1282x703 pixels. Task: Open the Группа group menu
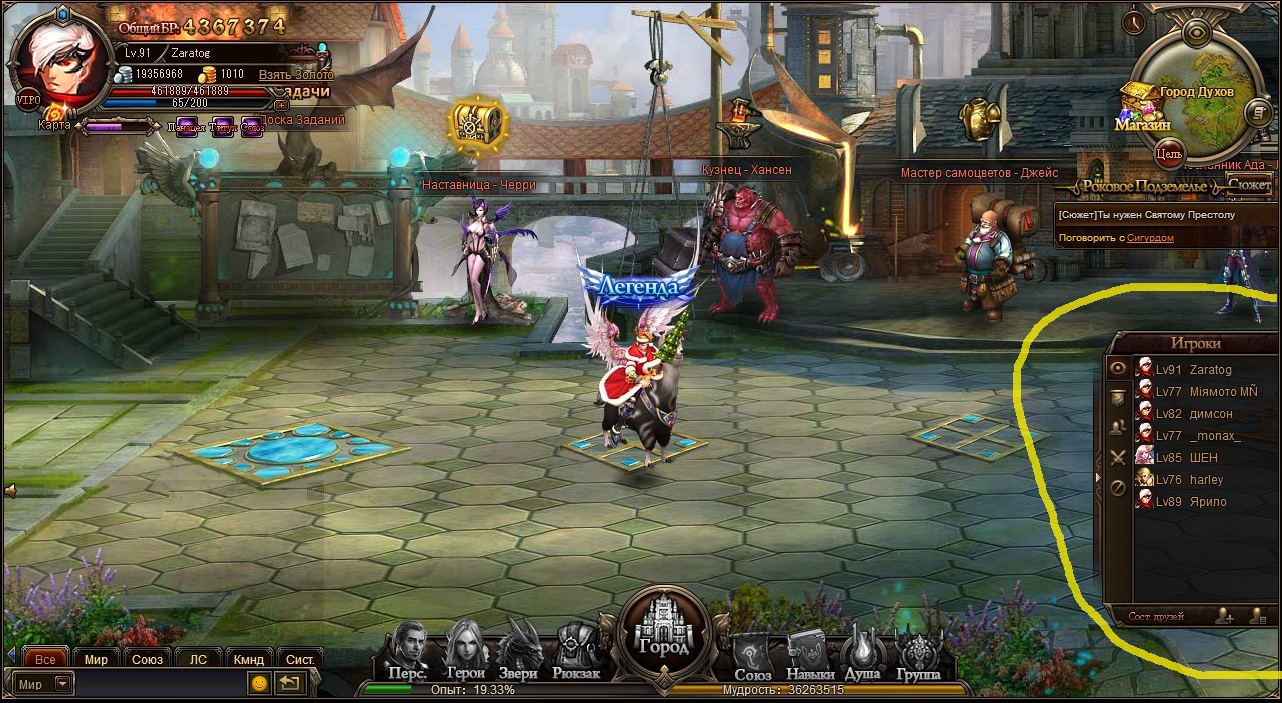919,654
